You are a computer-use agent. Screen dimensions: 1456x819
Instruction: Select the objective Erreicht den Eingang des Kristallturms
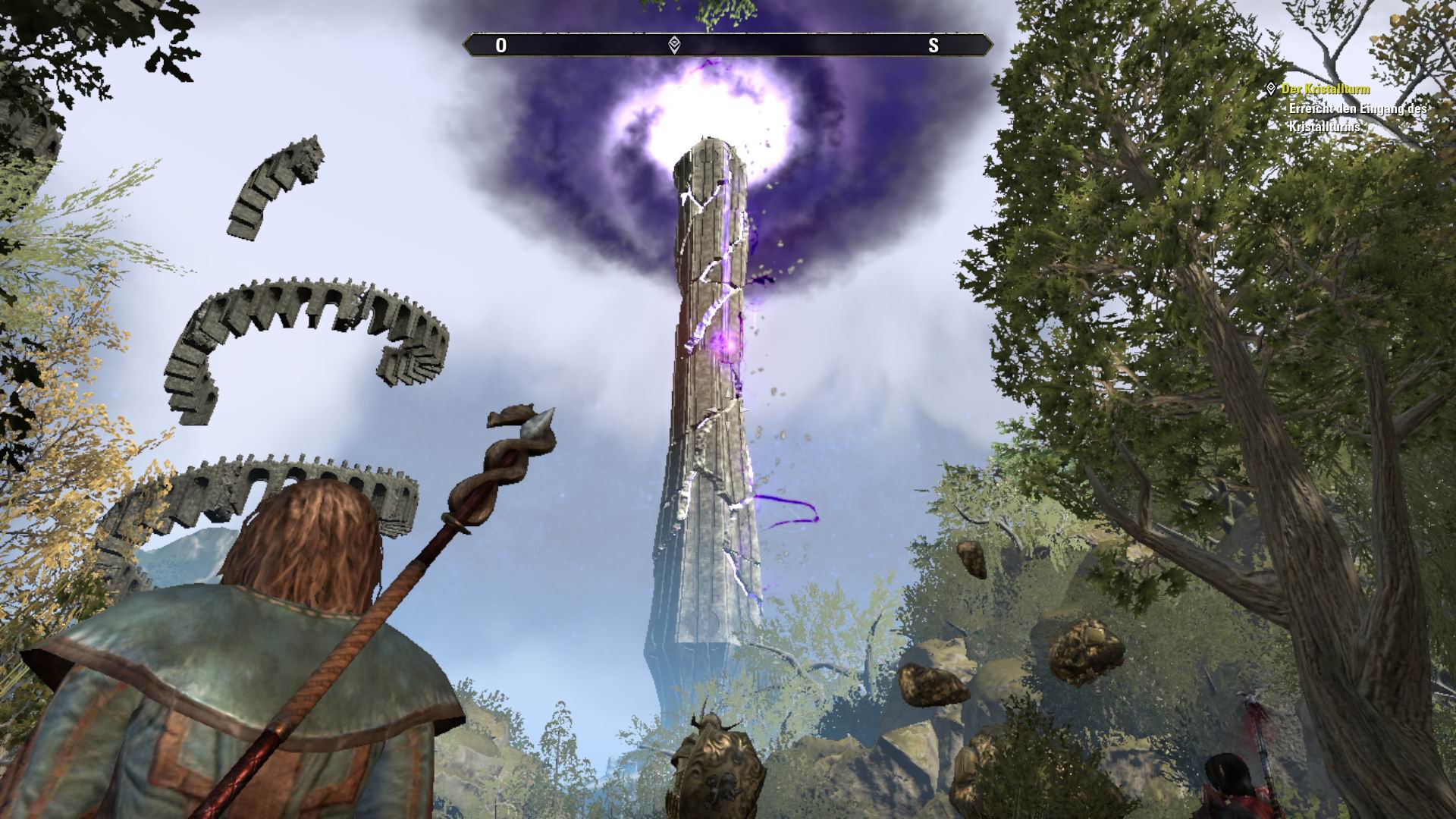[1354, 117]
